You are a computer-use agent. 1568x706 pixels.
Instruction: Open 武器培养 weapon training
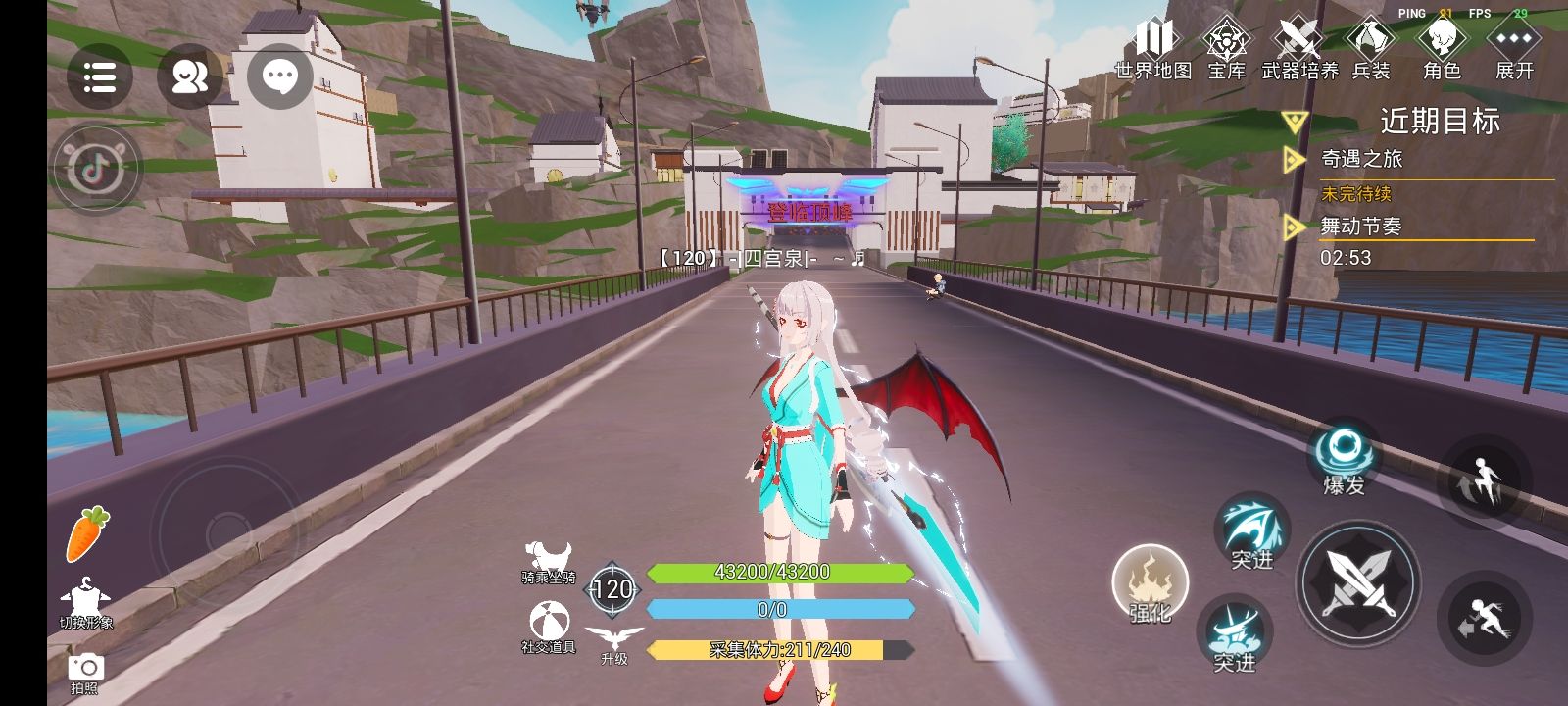[1298, 49]
